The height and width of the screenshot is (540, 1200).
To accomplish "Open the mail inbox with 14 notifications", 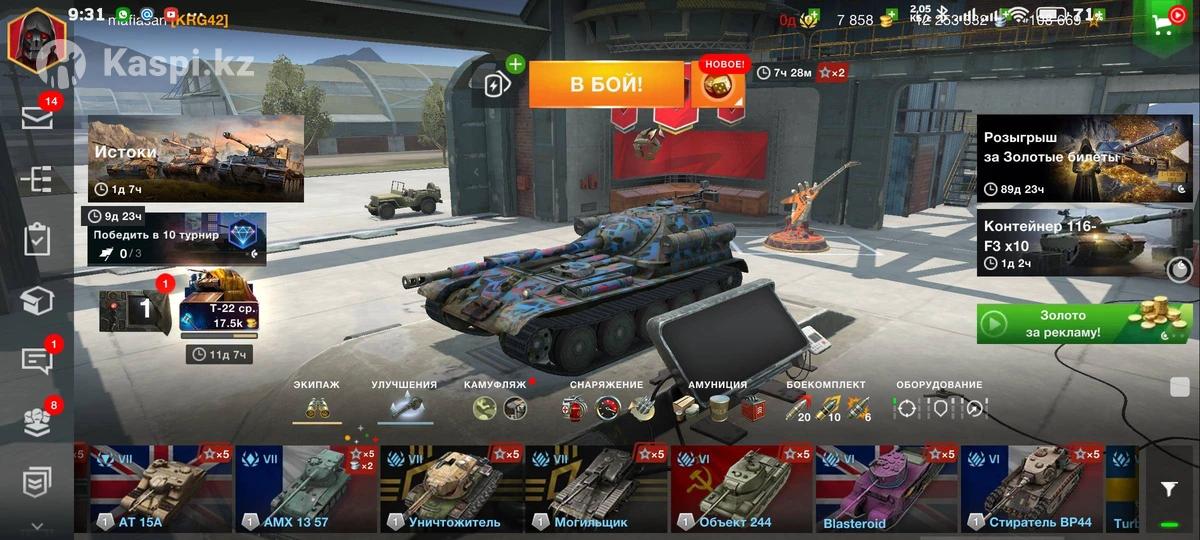I will (x=37, y=118).
